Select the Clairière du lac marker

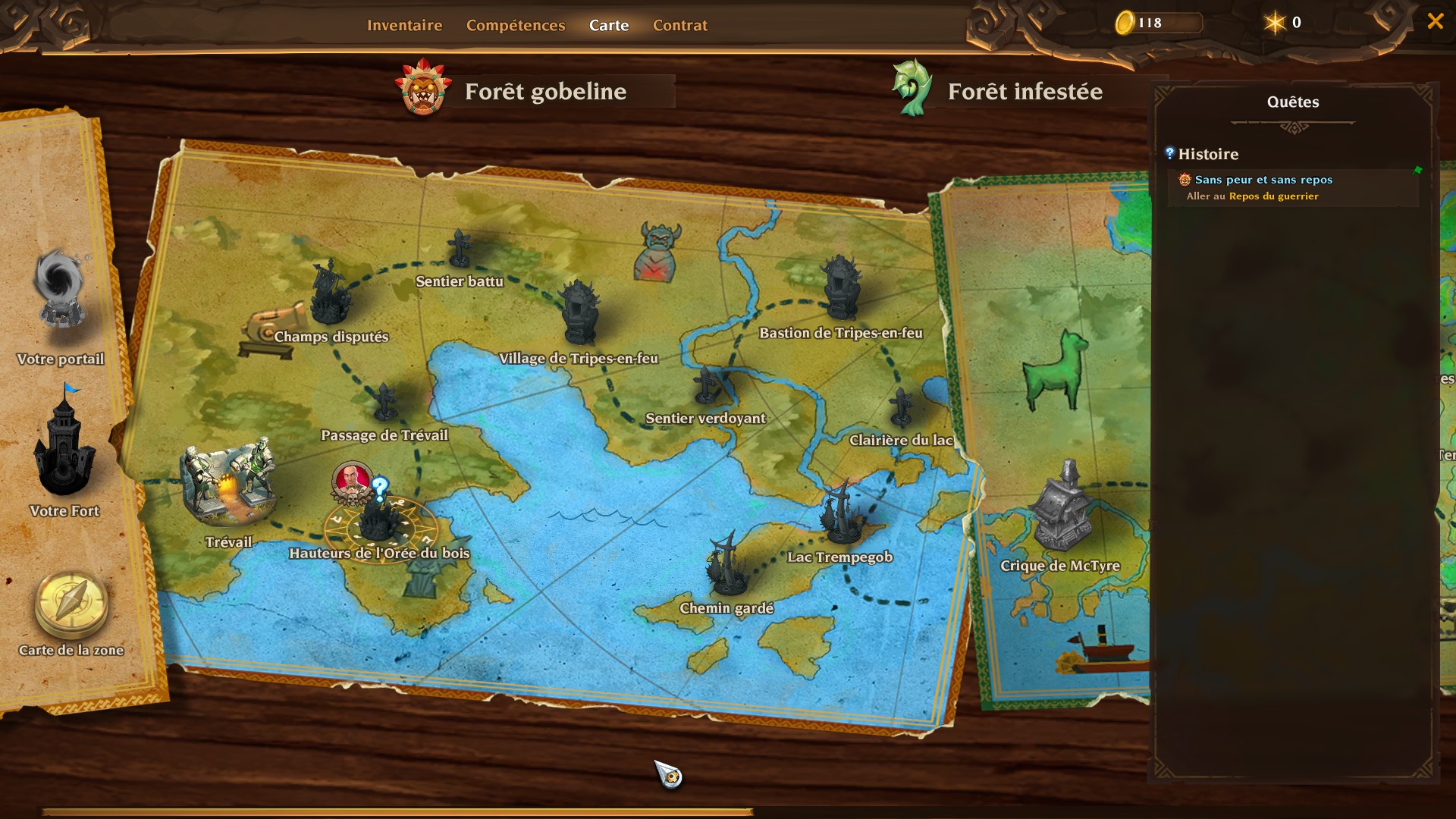pos(901,407)
